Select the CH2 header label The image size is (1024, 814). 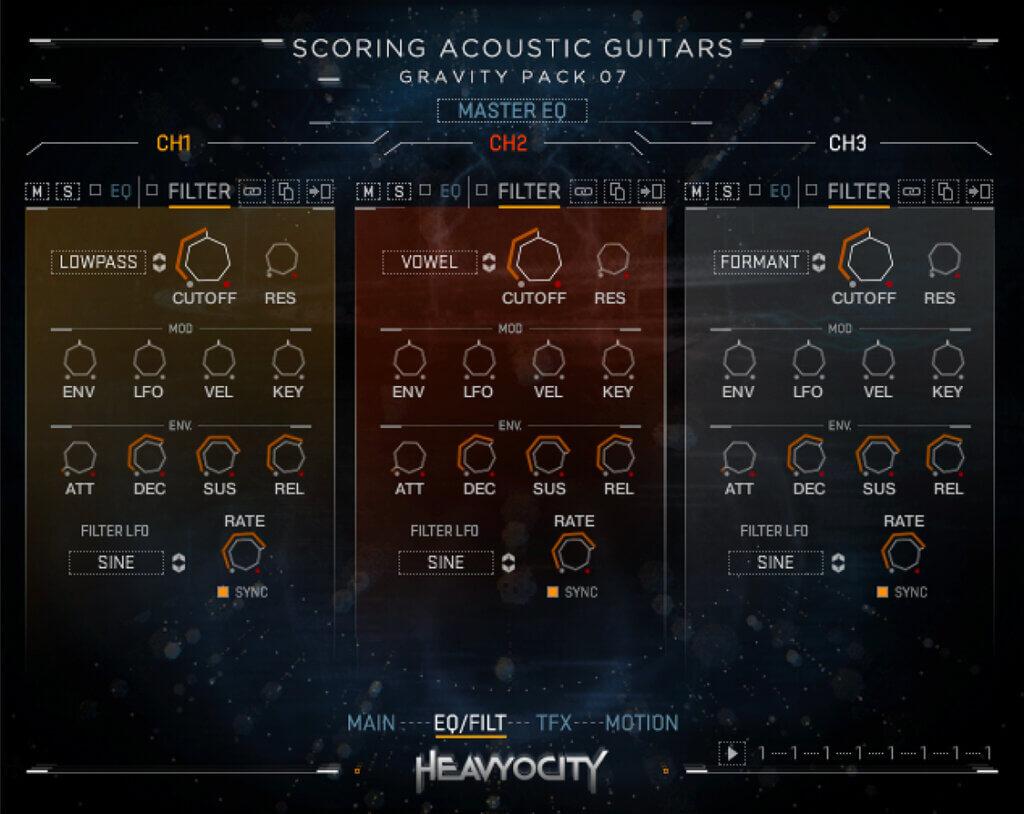coord(508,143)
